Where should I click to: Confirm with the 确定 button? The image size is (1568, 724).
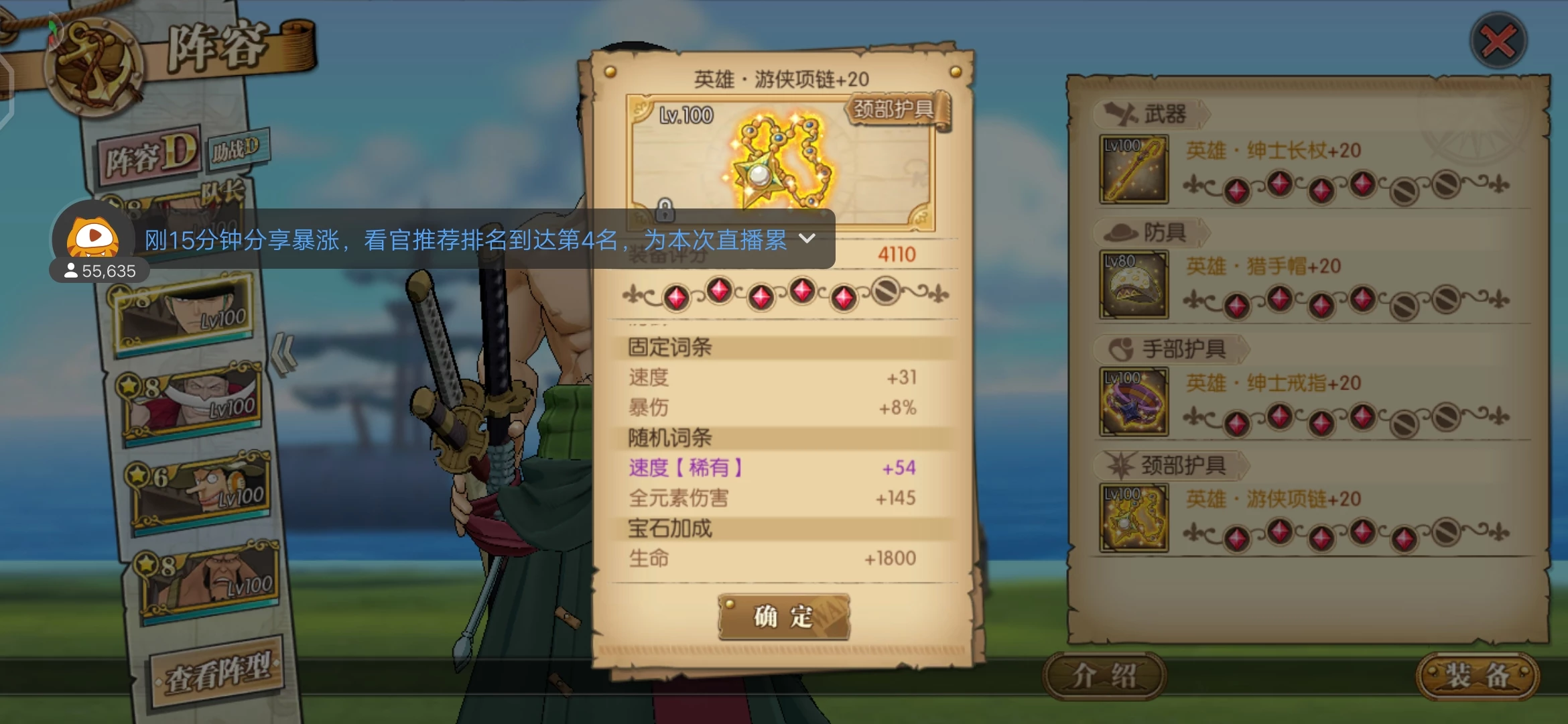783,616
